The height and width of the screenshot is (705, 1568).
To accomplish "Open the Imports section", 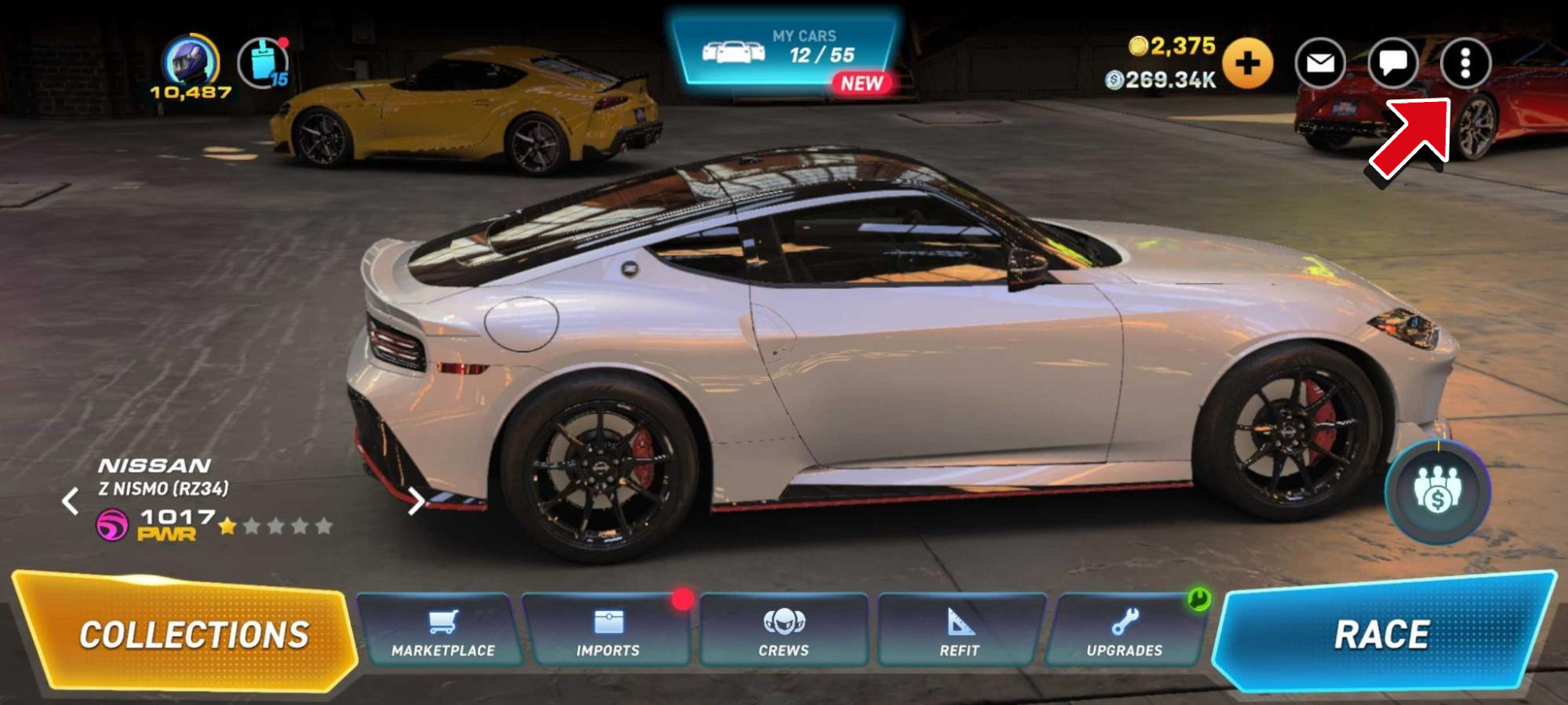I will pyautogui.click(x=607, y=632).
